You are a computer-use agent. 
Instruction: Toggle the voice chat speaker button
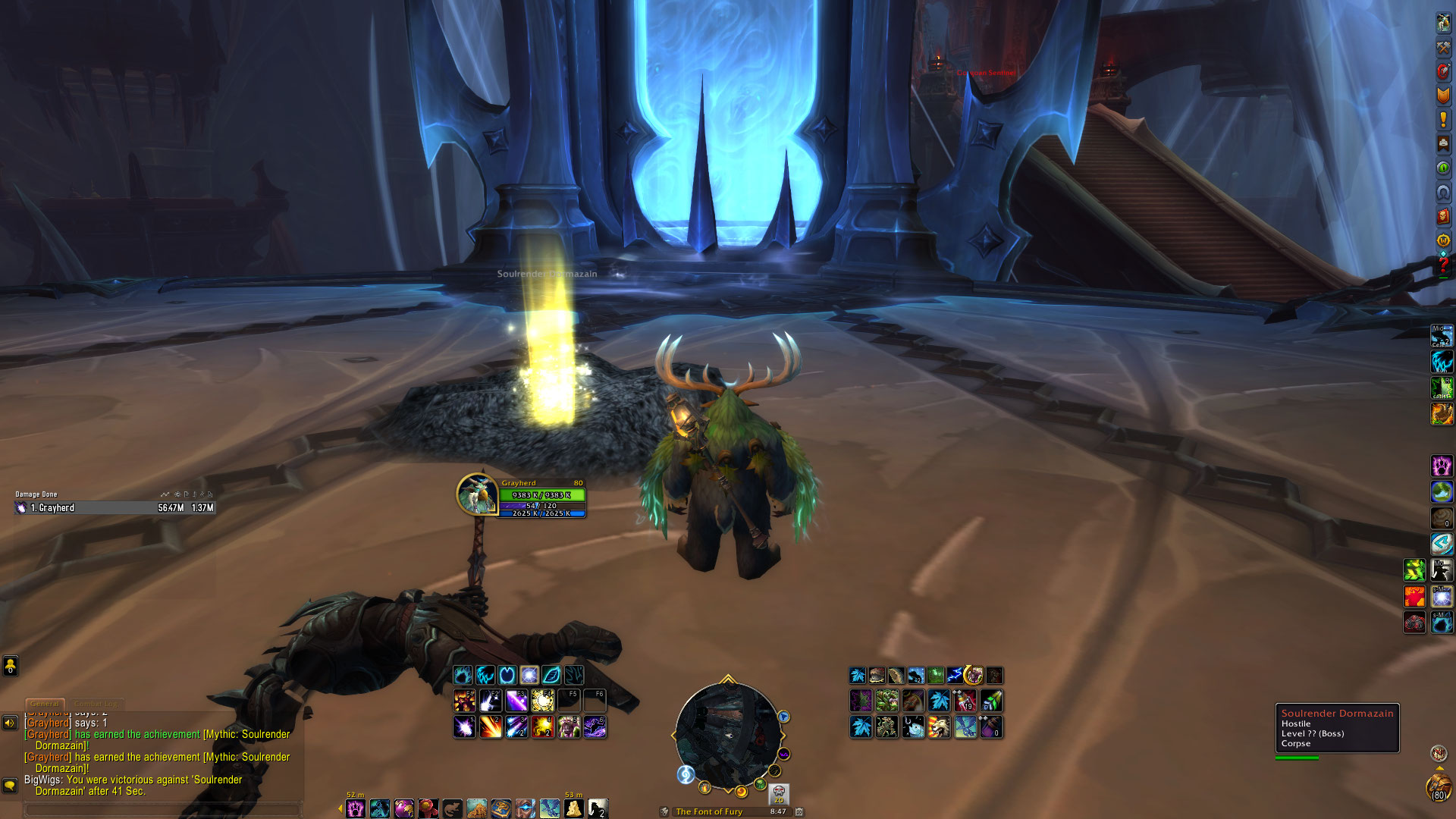tap(10, 723)
